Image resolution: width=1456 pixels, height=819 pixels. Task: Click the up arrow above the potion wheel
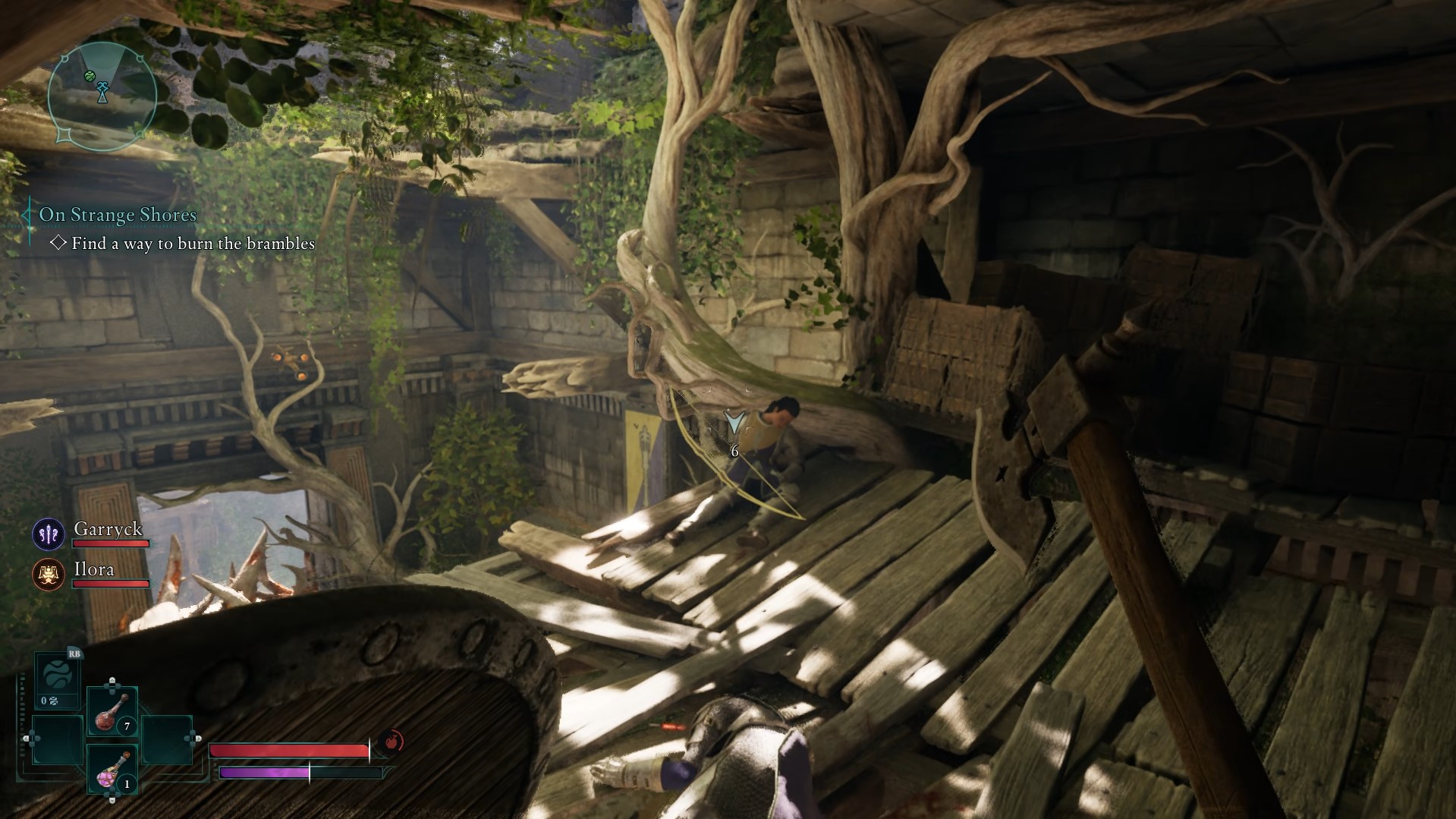coord(112,682)
